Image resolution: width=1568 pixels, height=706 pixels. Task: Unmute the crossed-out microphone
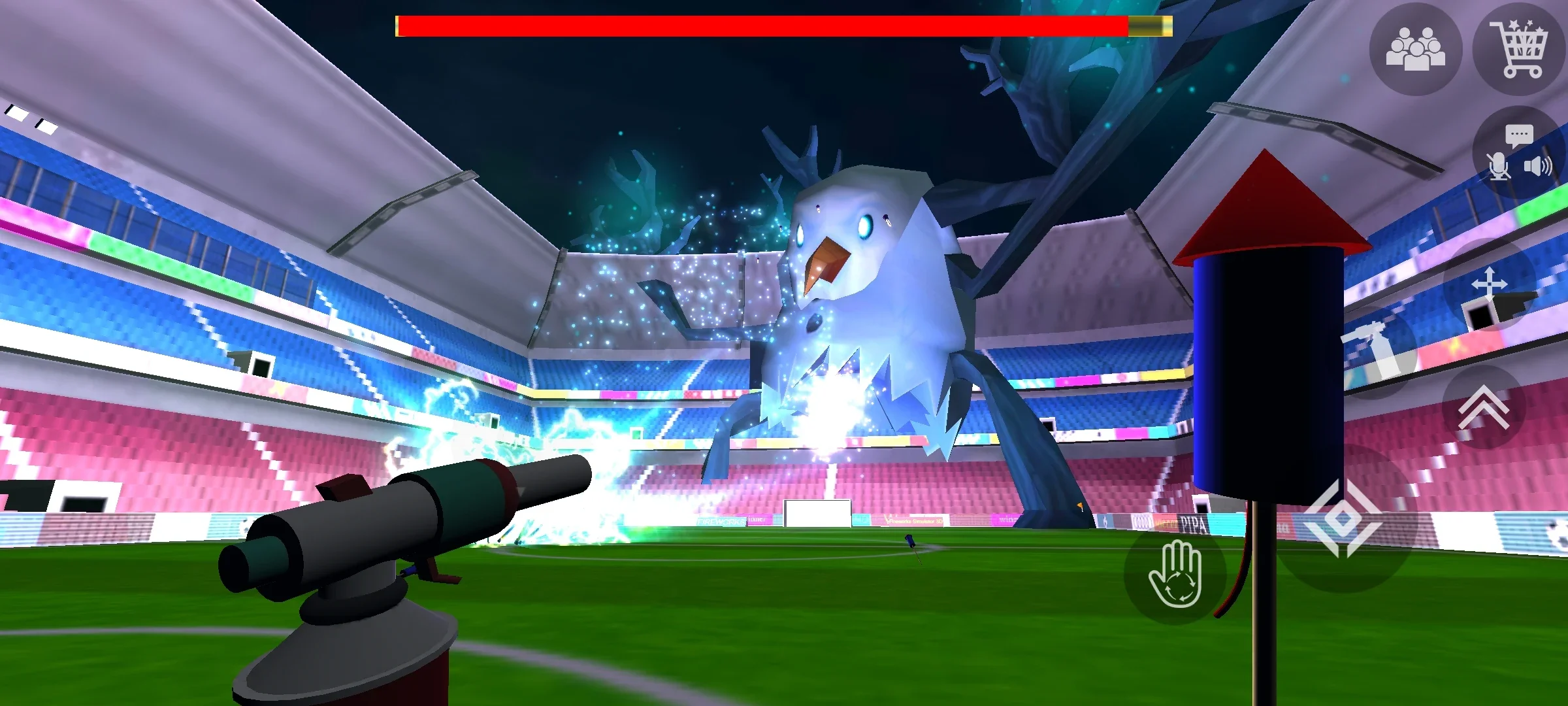pyautogui.click(x=1499, y=167)
